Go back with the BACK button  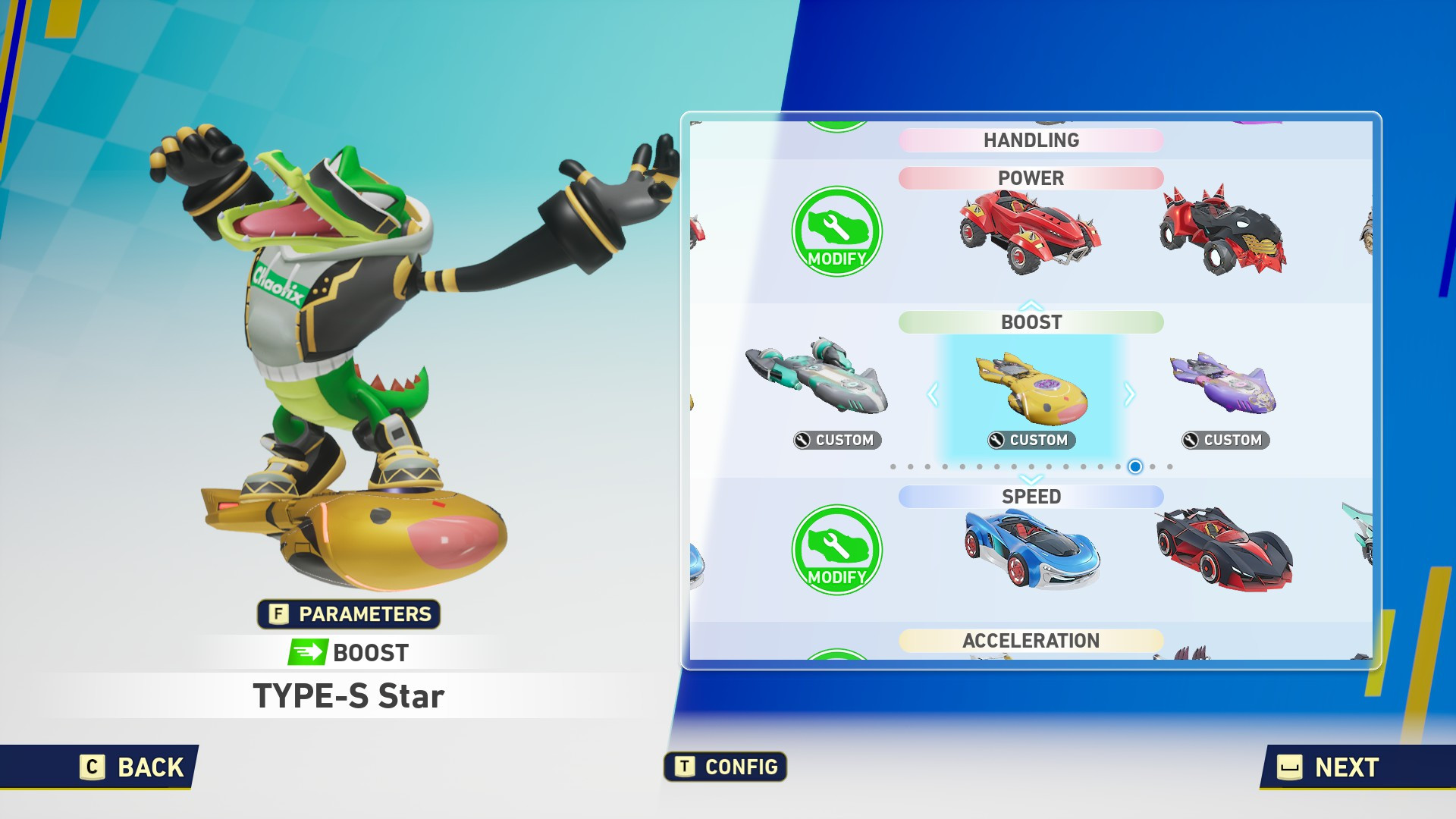click(x=133, y=767)
